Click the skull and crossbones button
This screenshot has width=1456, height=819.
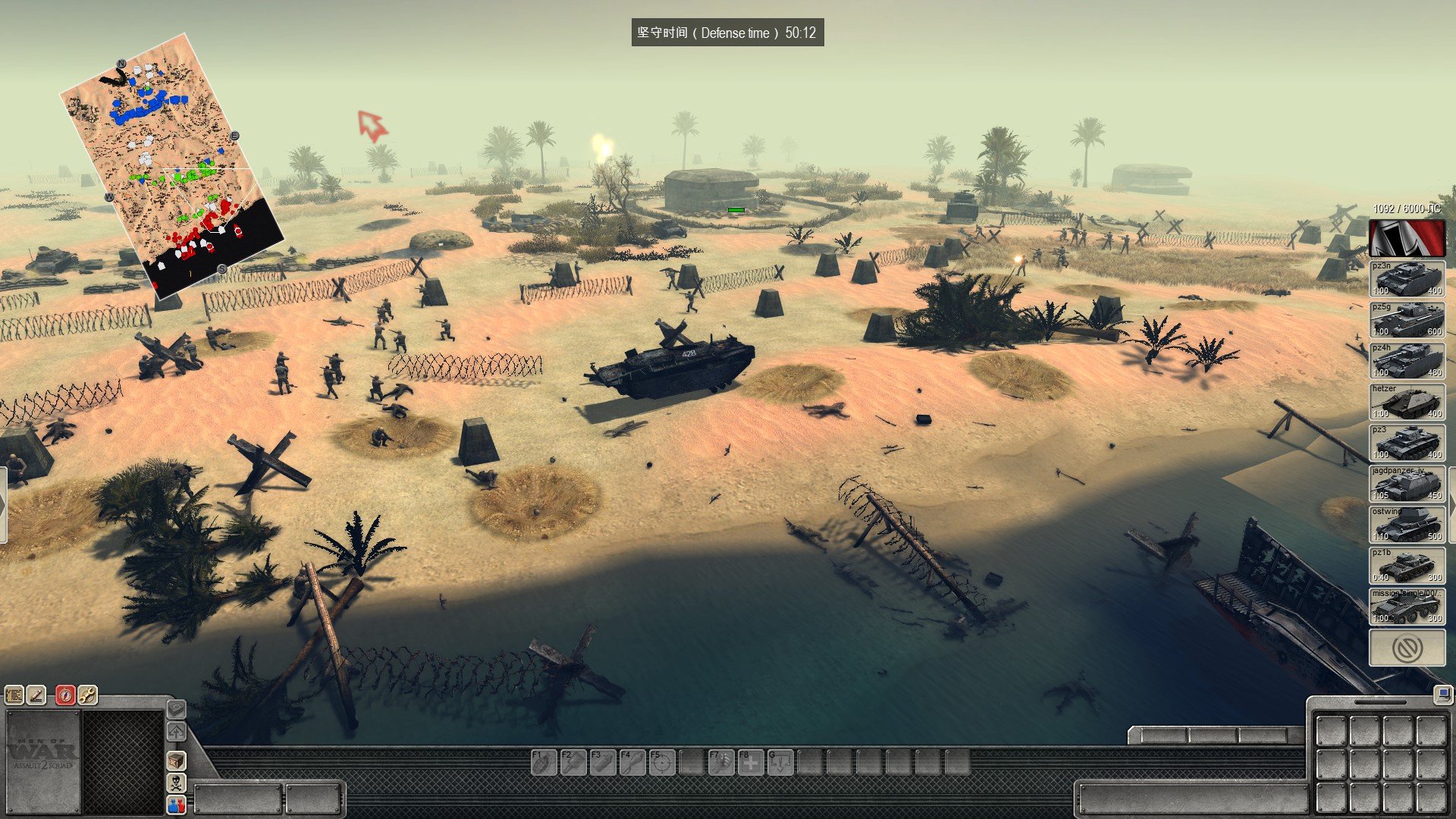[x=176, y=782]
